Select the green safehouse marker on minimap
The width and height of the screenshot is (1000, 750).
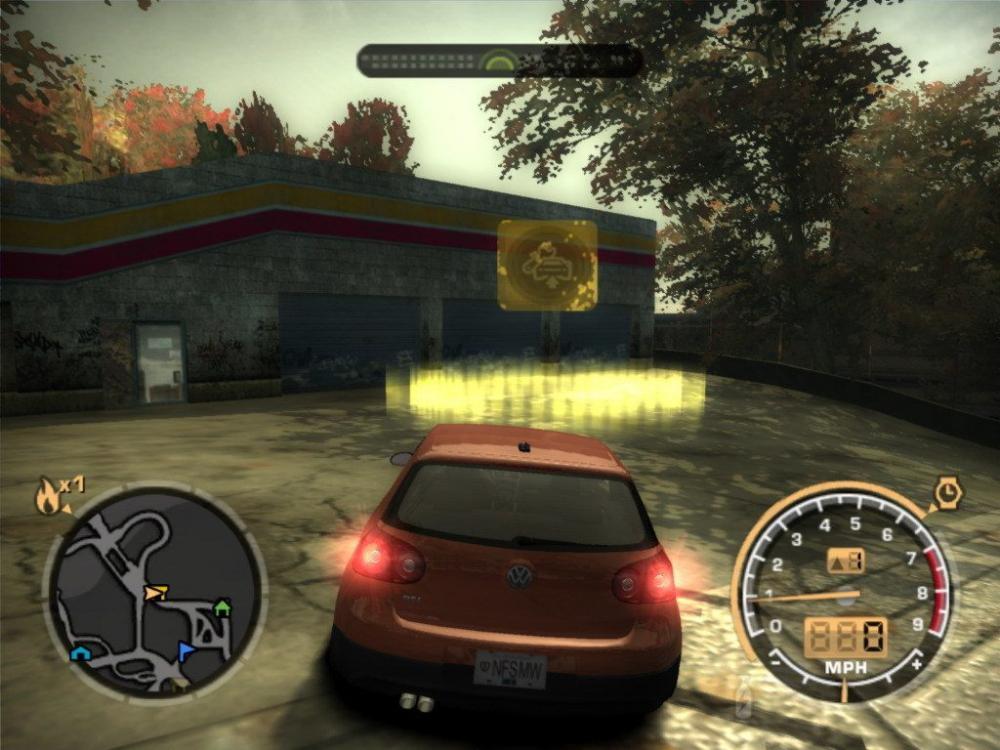tap(222, 606)
